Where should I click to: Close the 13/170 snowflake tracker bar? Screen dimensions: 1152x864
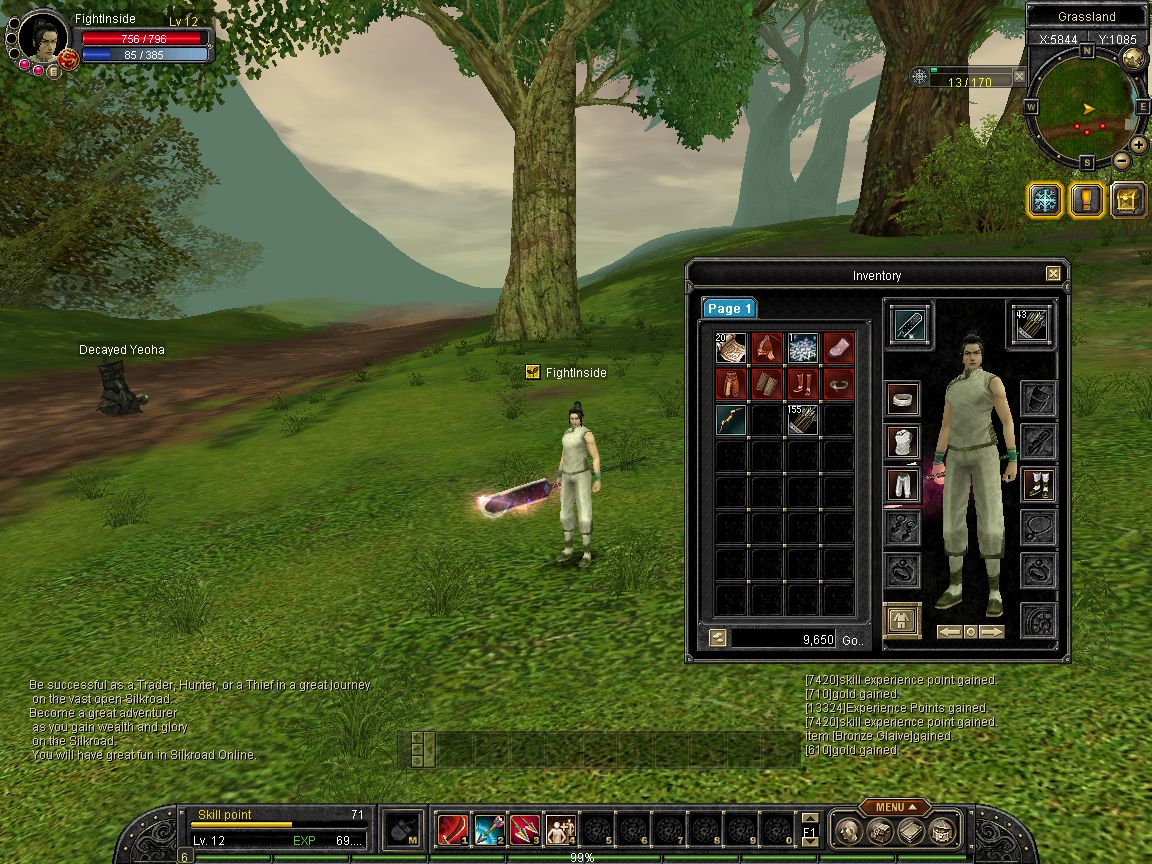[1019, 76]
